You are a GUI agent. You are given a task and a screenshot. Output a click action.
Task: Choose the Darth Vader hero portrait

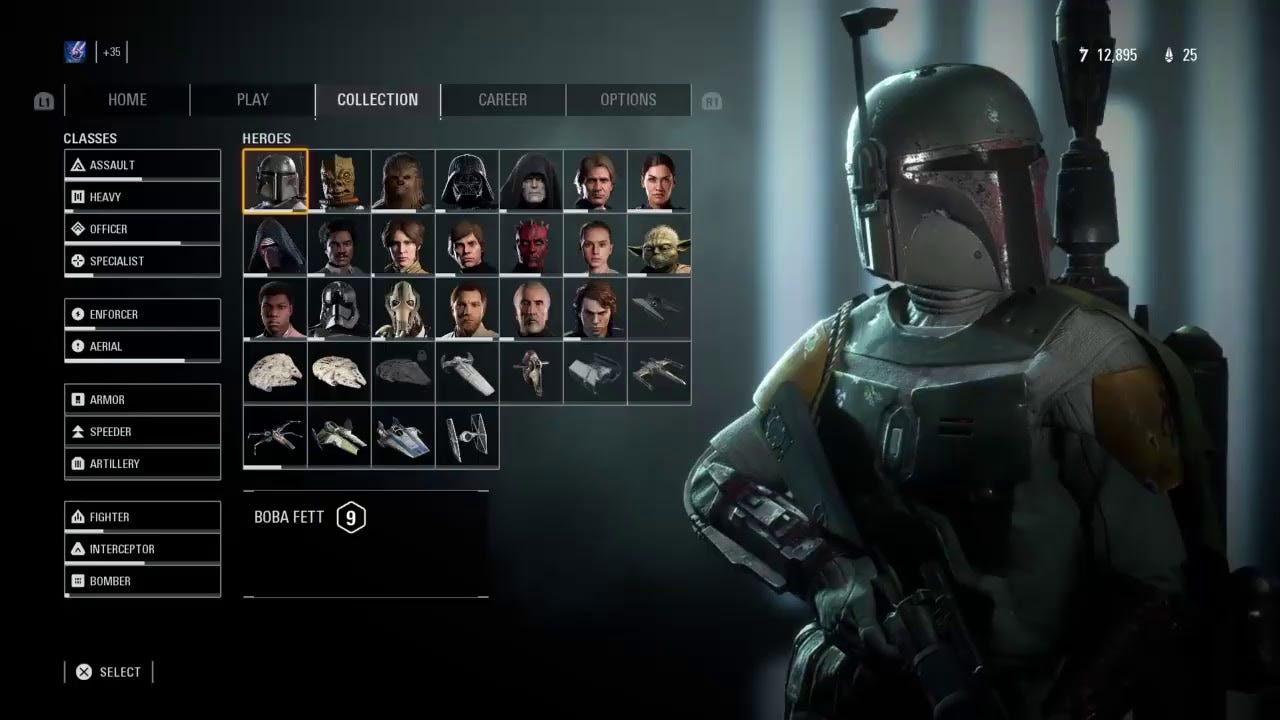pos(467,180)
